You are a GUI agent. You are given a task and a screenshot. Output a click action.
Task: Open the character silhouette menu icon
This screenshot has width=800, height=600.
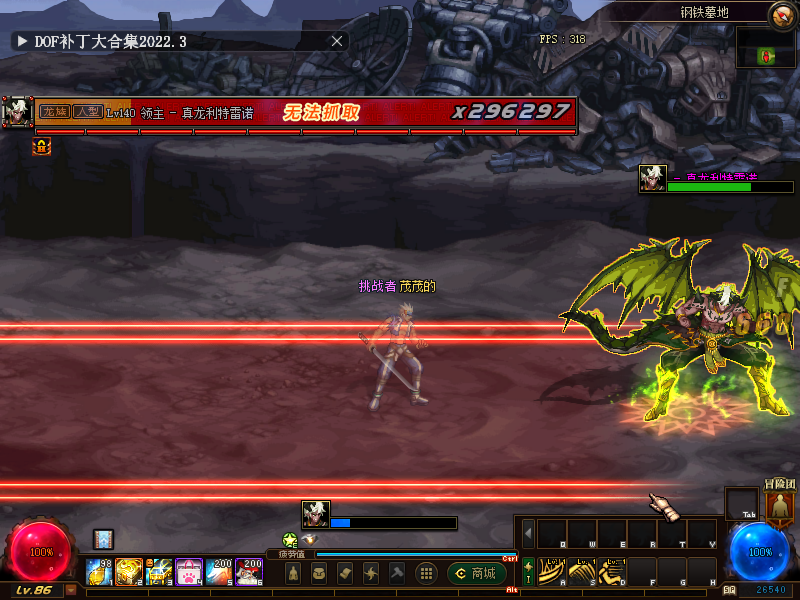click(x=293, y=573)
